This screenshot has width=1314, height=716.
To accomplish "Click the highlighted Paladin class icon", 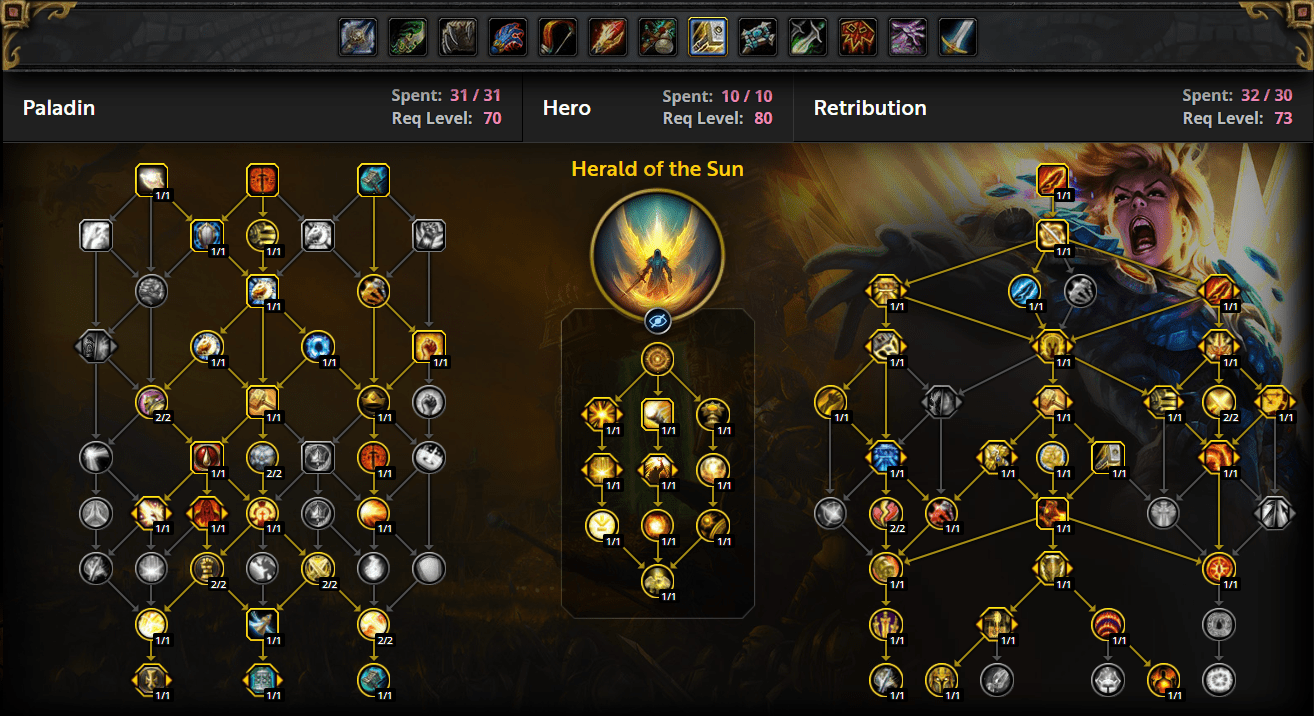I will pyautogui.click(x=707, y=38).
